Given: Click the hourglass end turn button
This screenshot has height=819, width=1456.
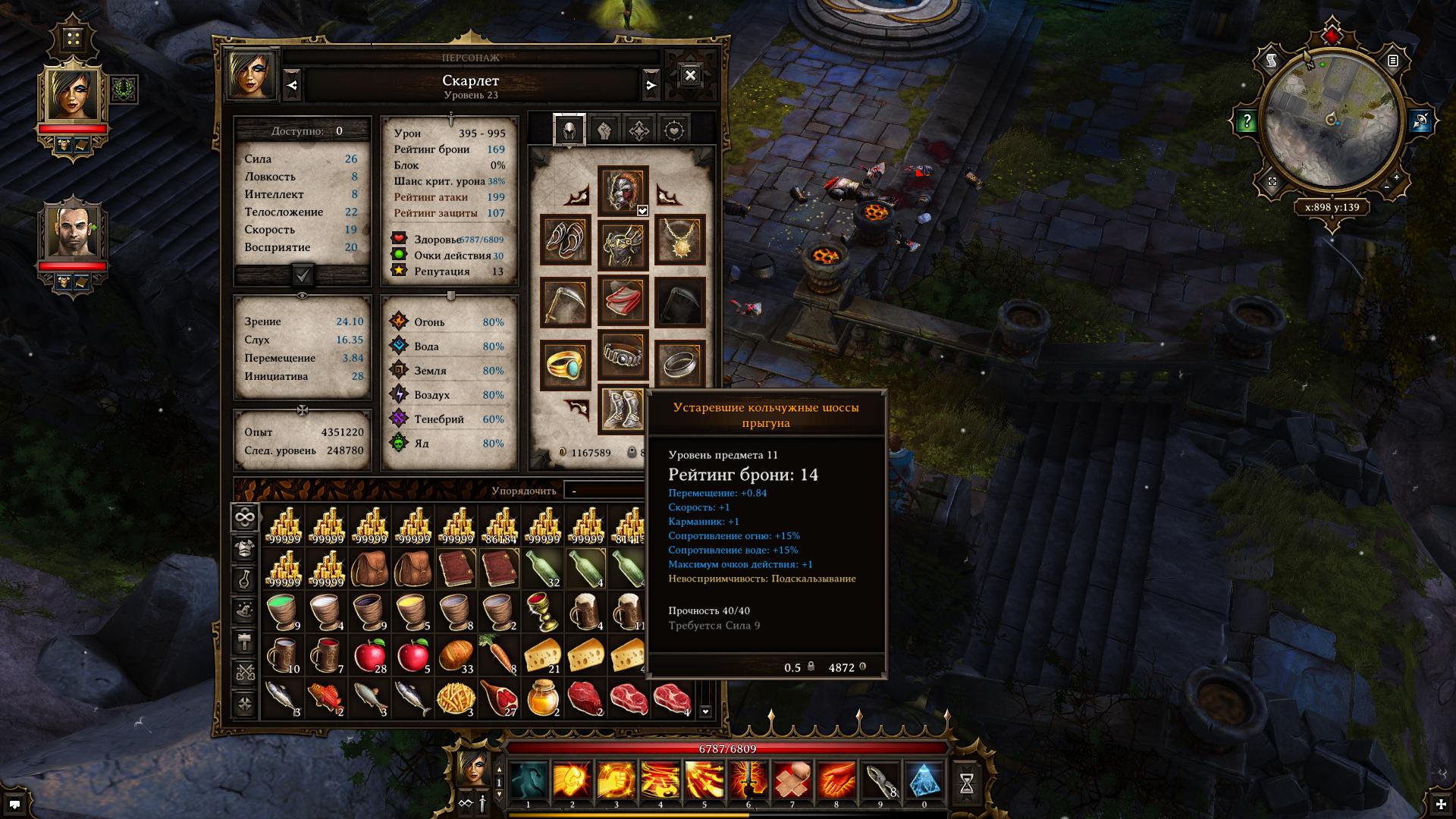Looking at the screenshot, I should coord(967,783).
